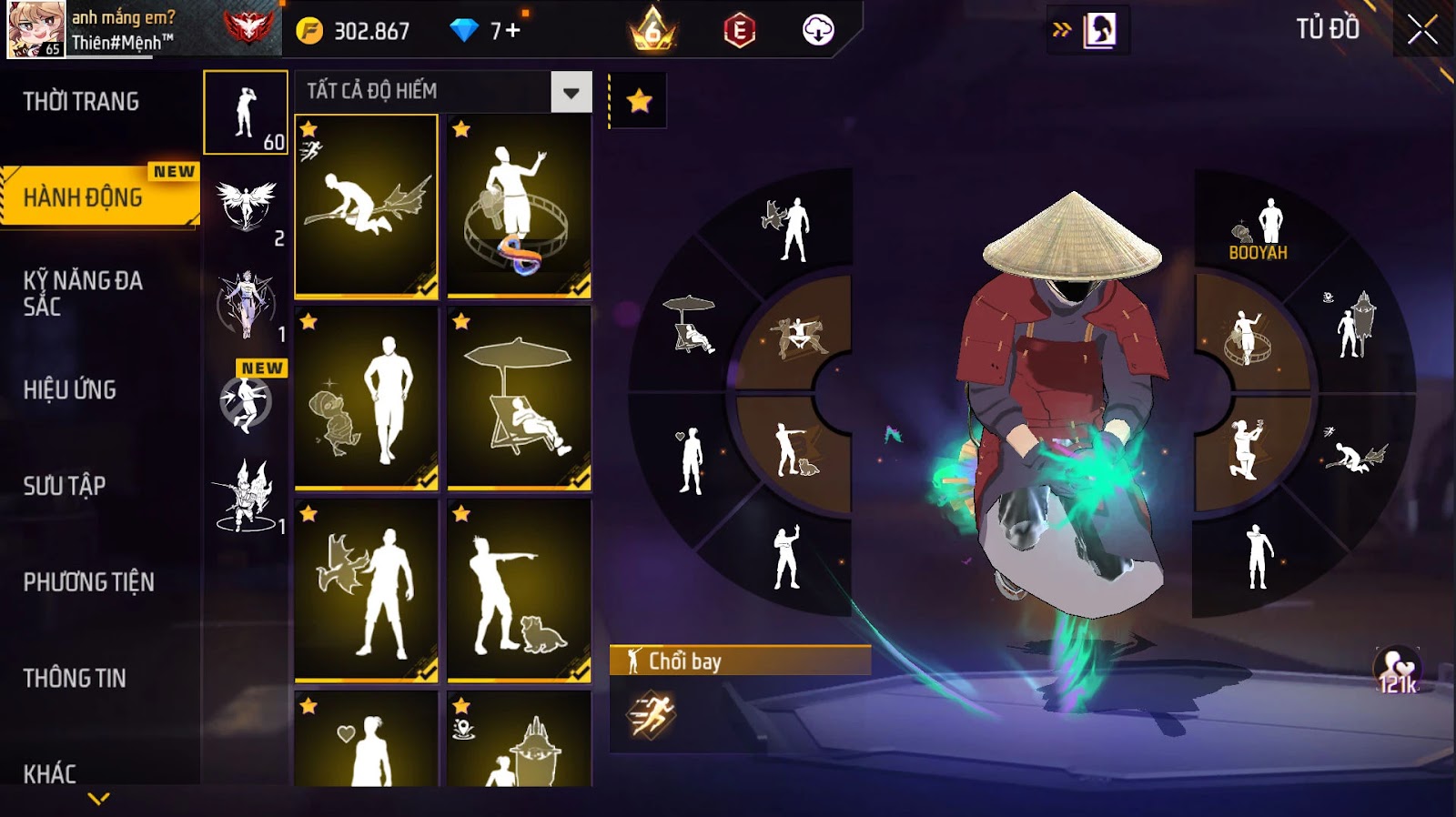Screen dimensions: 1456x817
Task: Open the Hiệu Ứng category
Action: [x=70, y=390]
